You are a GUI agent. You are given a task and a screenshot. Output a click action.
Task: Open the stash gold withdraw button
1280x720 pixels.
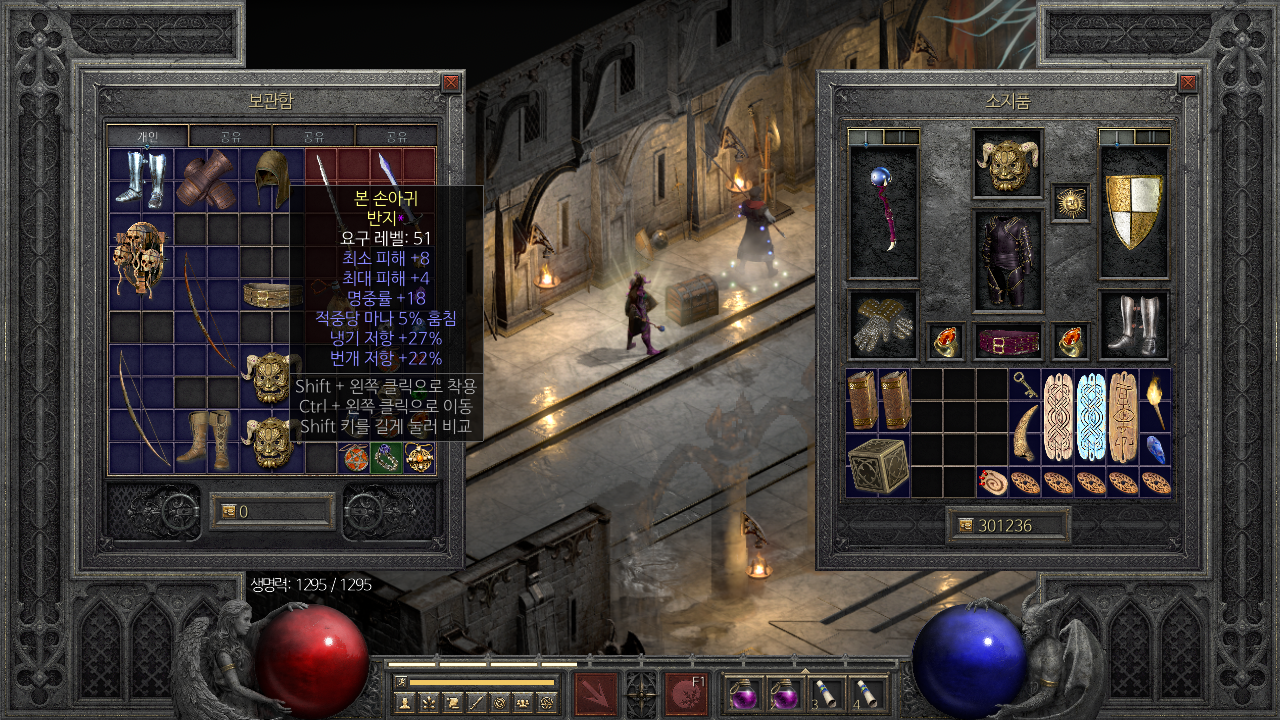[x=229, y=511]
